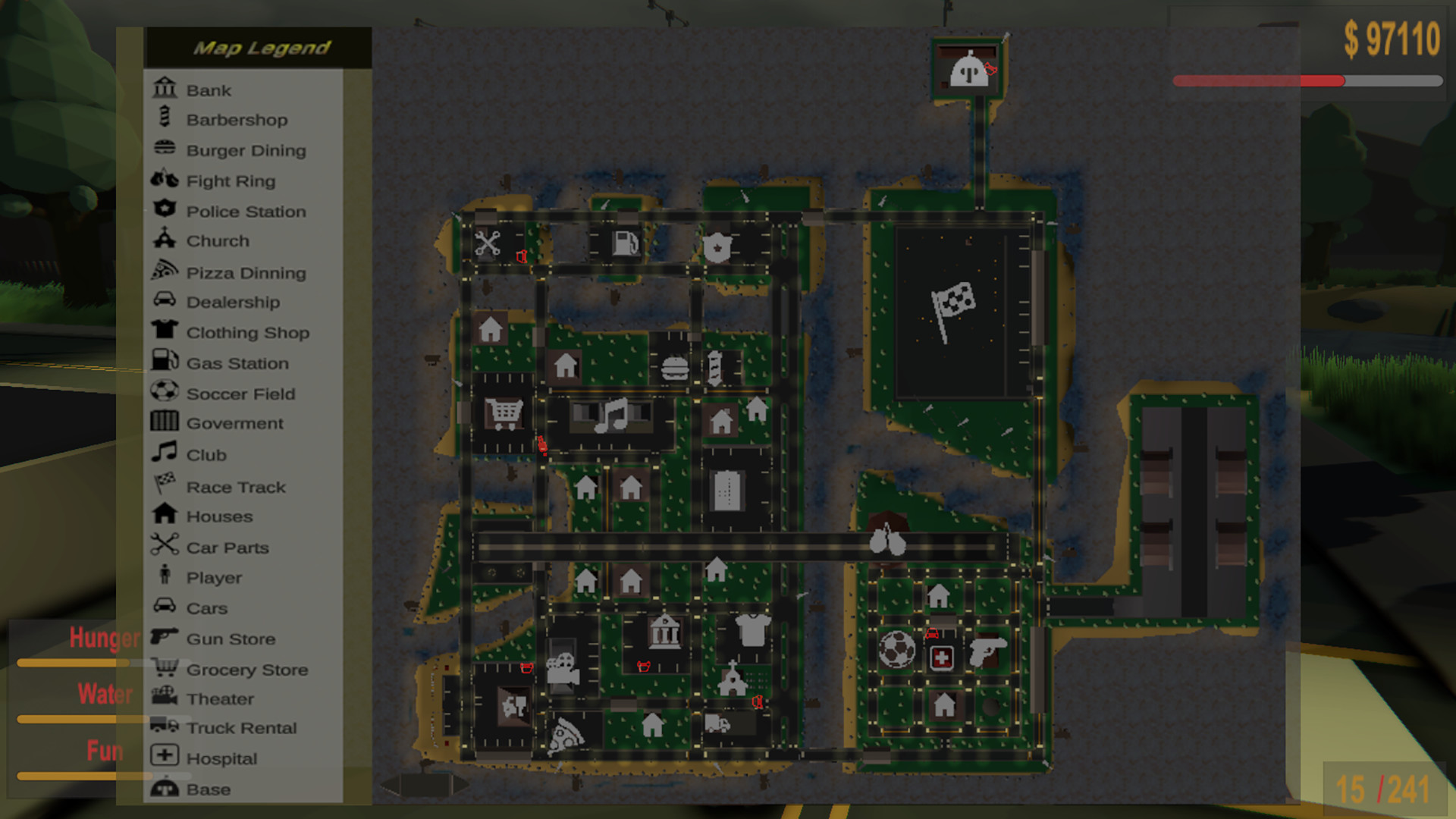The width and height of the screenshot is (1456, 819).
Task: Select the Car Parts wrench icon on map
Action: pyautogui.click(x=488, y=243)
